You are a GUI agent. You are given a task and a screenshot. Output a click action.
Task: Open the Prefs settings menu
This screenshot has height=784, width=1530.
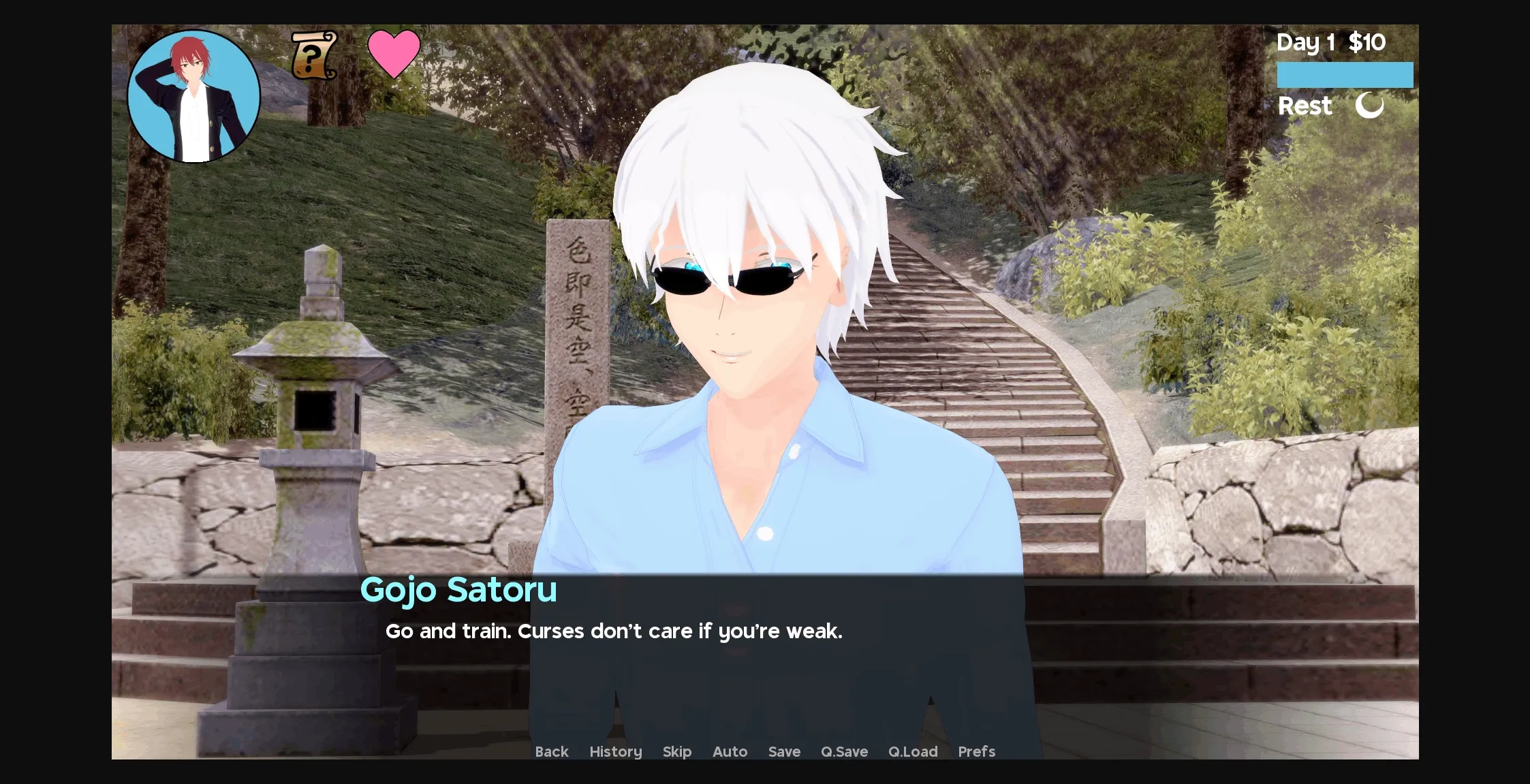tap(976, 751)
